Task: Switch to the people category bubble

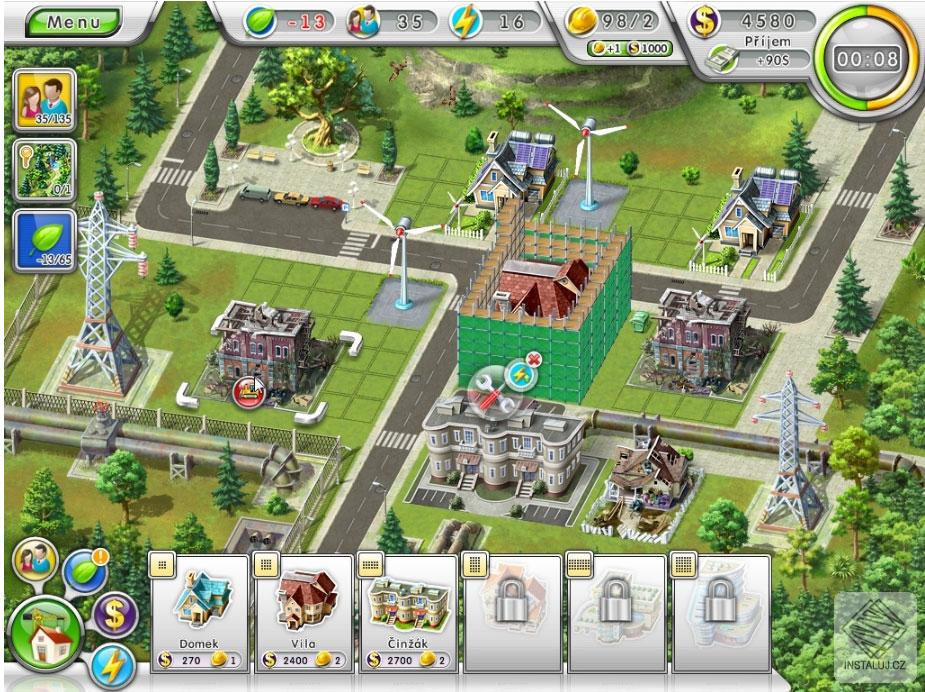Action: [x=33, y=559]
